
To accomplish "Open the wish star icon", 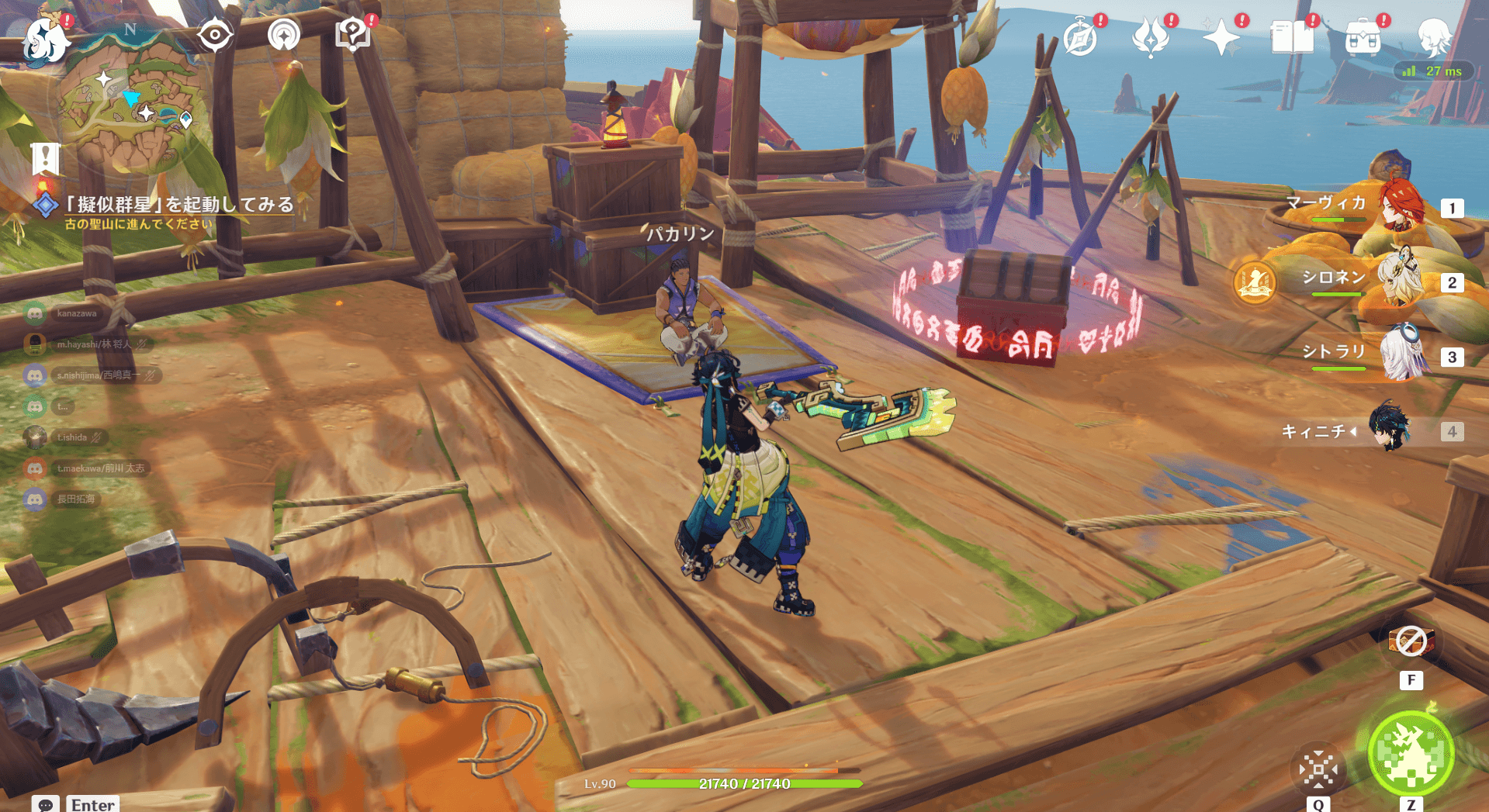I will tap(1221, 37).
